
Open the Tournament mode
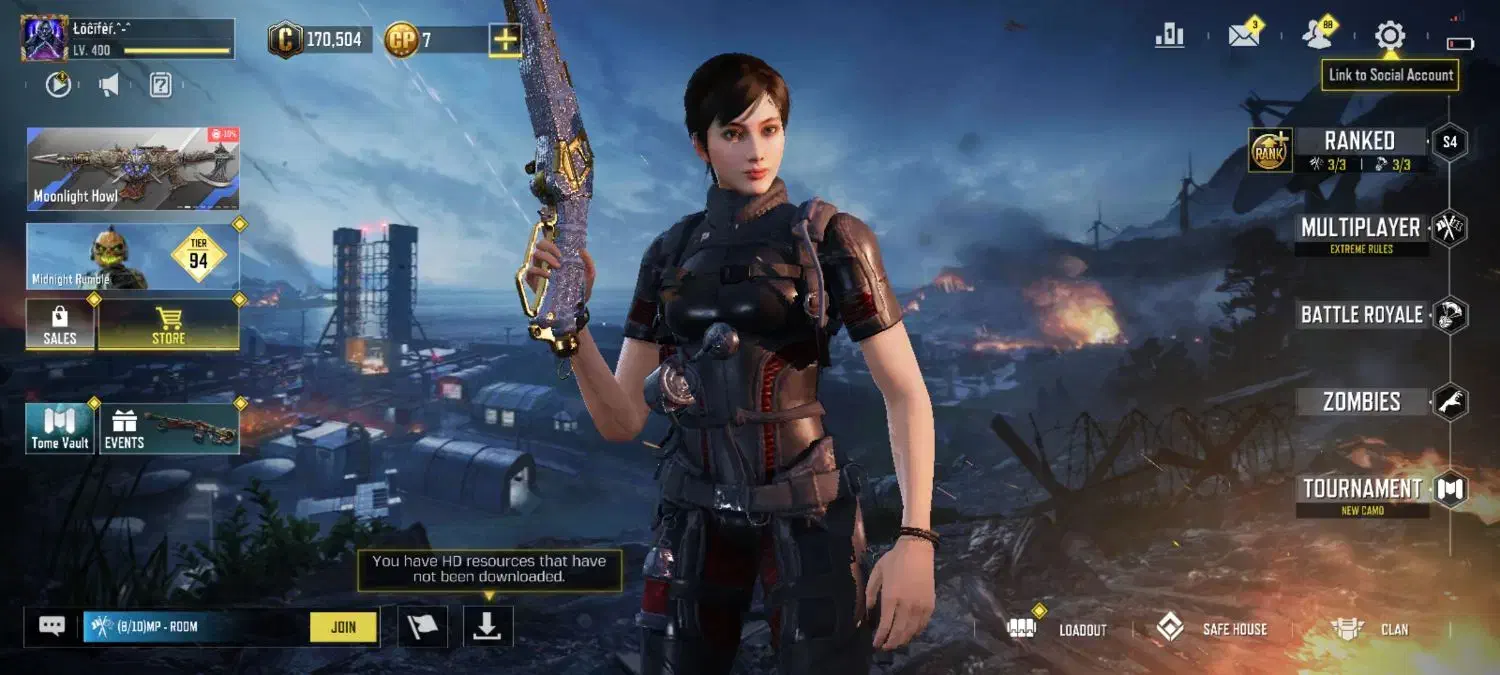(x=1361, y=489)
